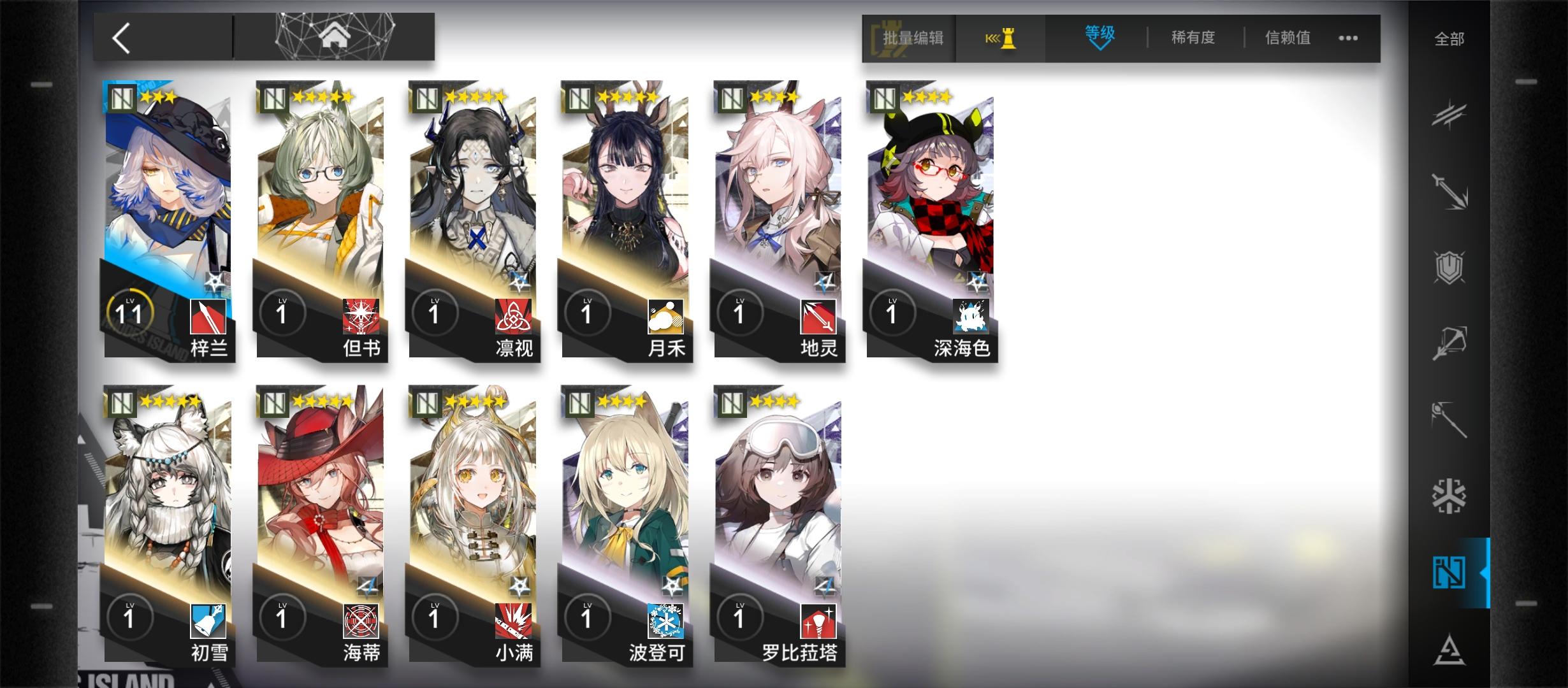Open the ... more sort options menu
The height and width of the screenshot is (688, 1568).
point(1347,38)
